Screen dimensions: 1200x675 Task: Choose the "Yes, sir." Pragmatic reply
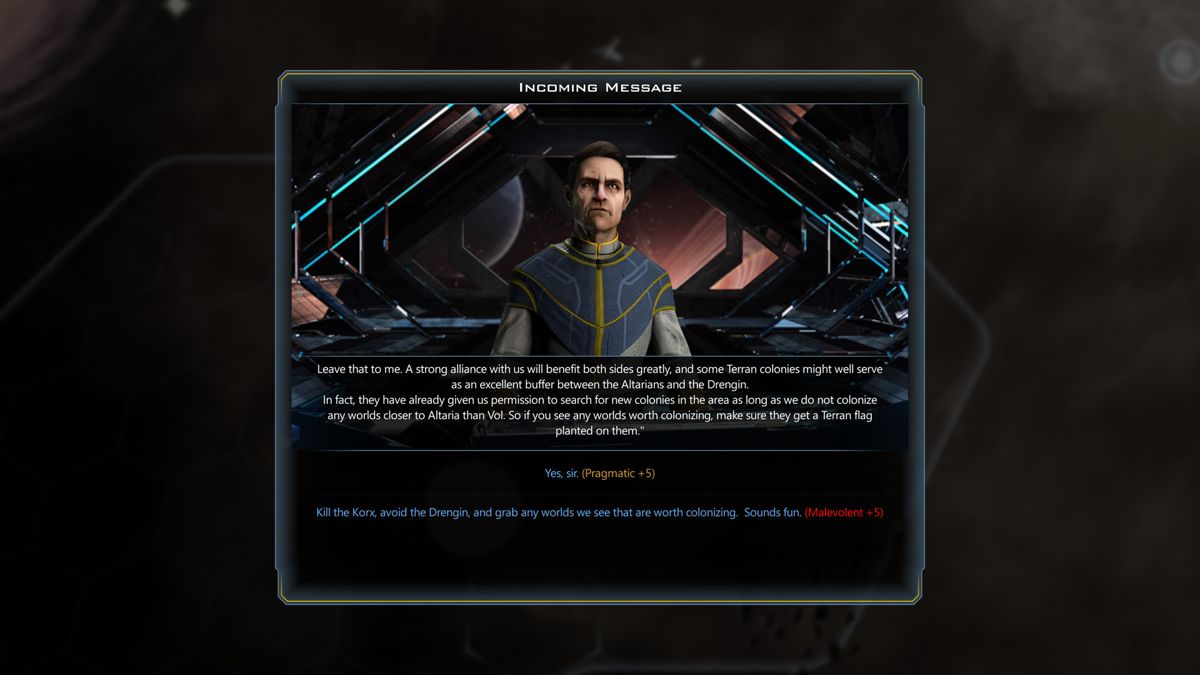point(599,473)
